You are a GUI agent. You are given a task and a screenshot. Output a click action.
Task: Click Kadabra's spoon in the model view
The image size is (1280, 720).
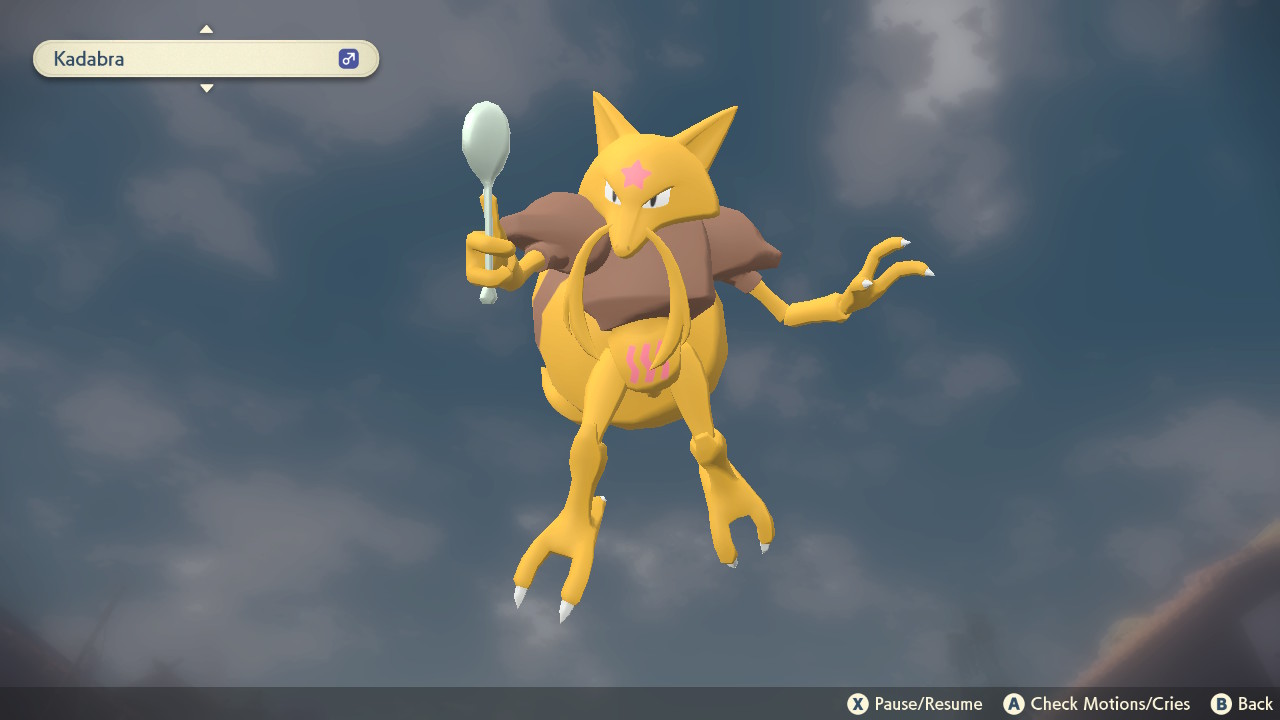487,135
